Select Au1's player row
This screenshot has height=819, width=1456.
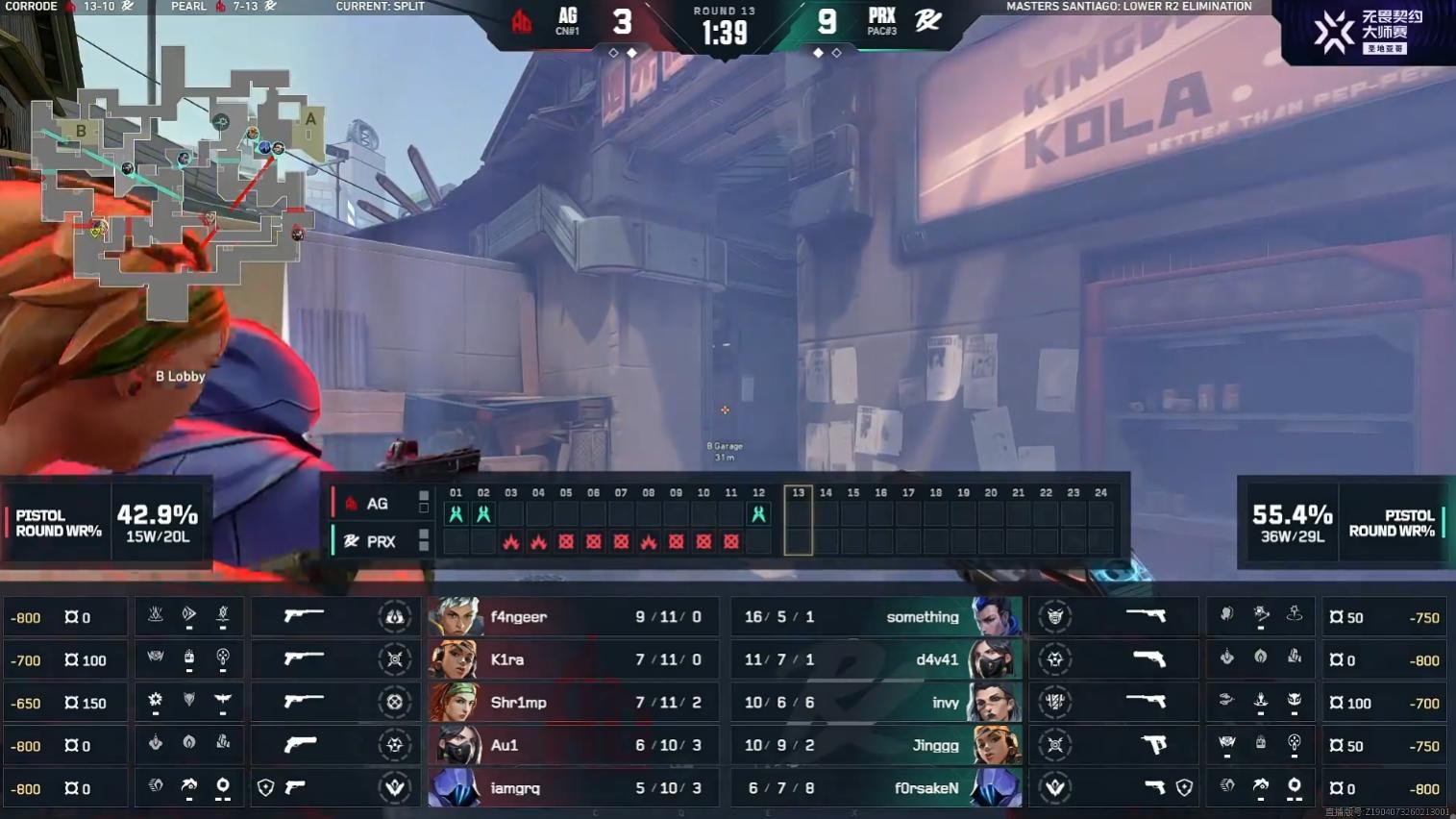tap(573, 745)
